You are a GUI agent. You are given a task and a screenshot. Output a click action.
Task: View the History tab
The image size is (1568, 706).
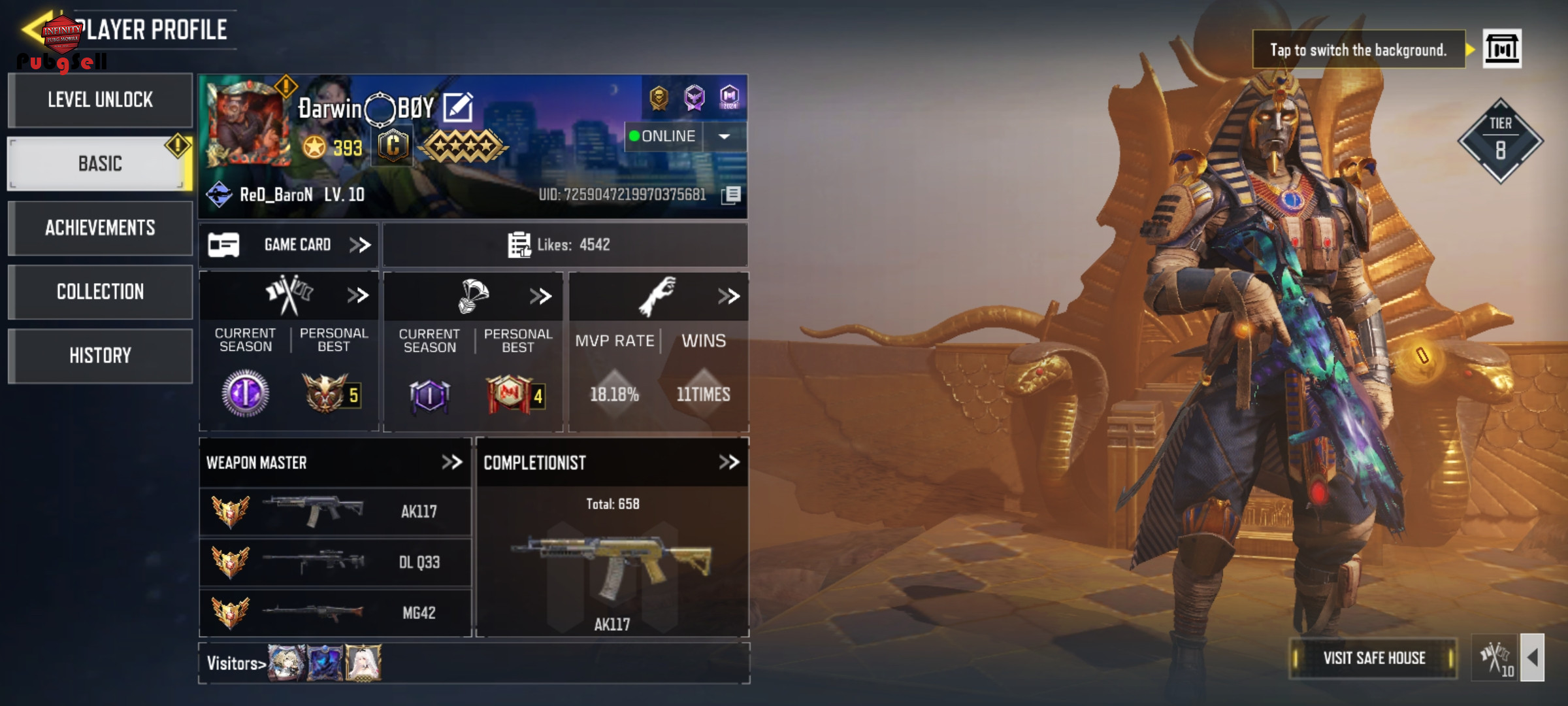click(100, 356)
